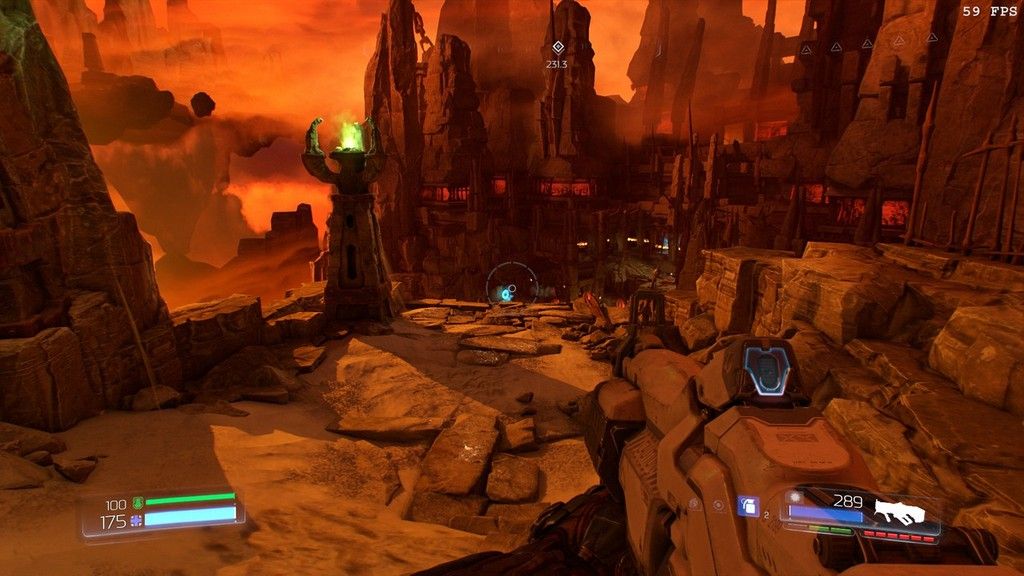The image size is (1024, 576).
Task: Select the diamond objective marker
Action: click(x=557, y=47)
